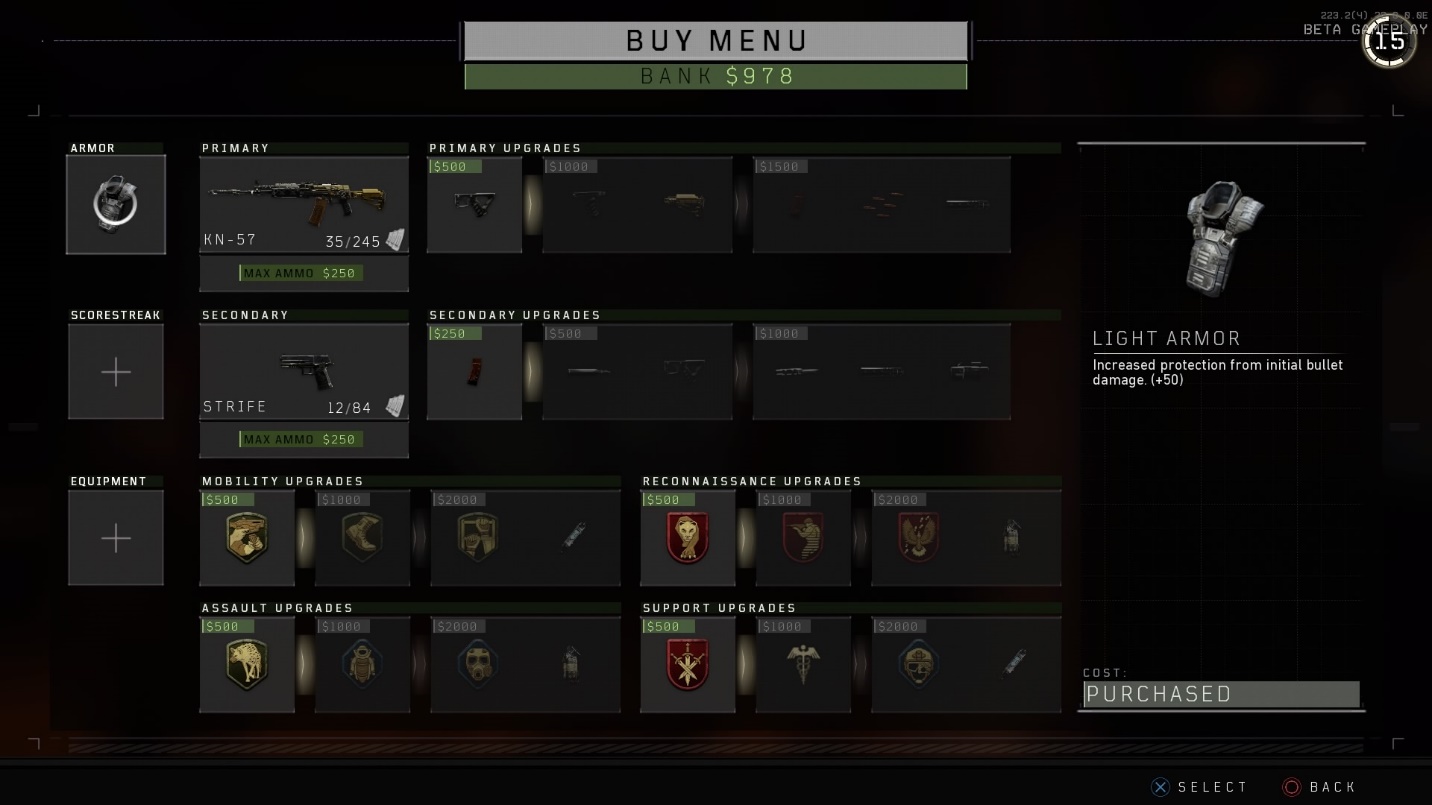The width and height of the screenshot is (1432, 805).
Task: Click the Purchased cost box
Action: (1221, 694)
